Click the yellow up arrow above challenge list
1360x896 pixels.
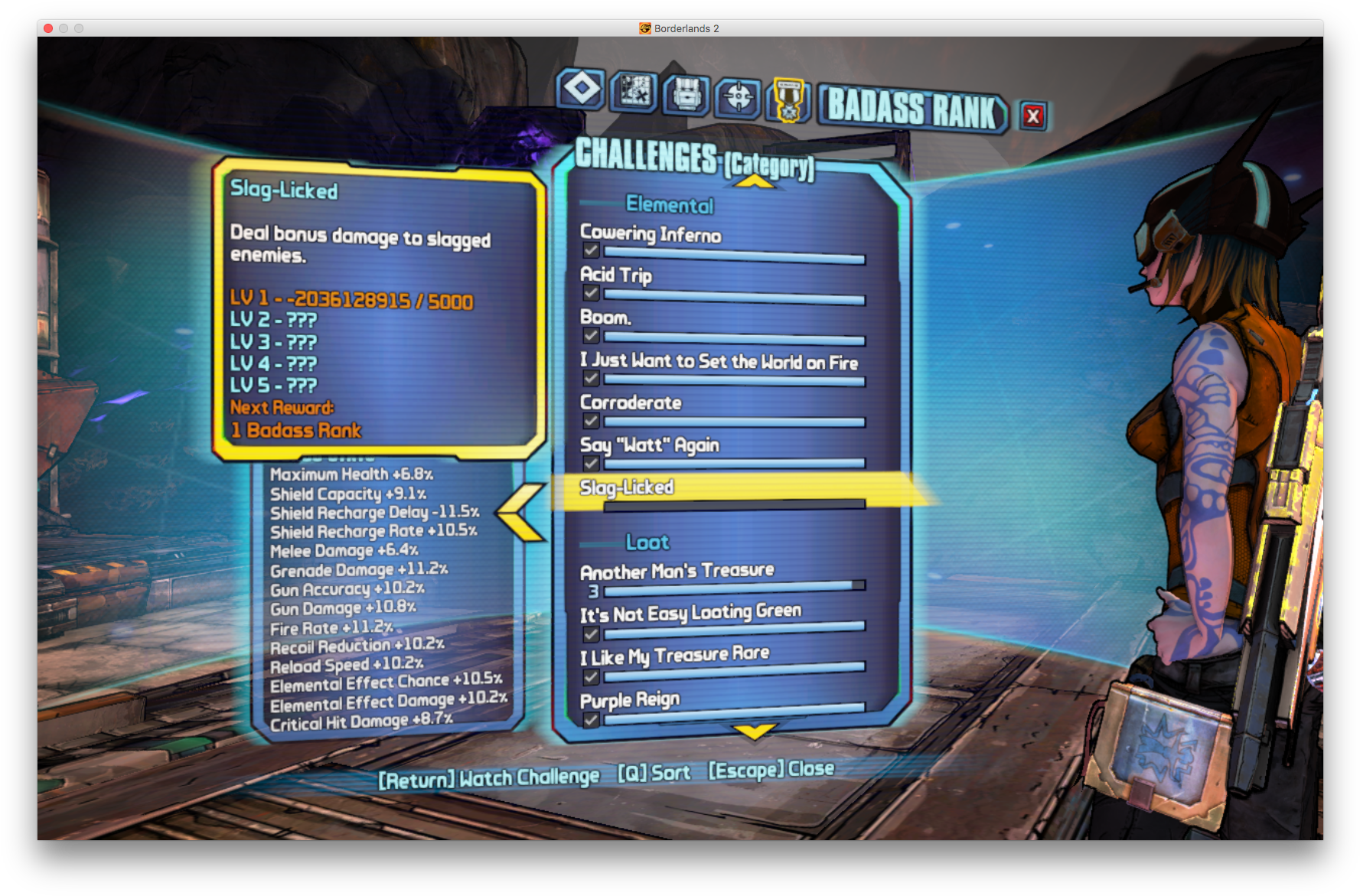pos(755,182)
